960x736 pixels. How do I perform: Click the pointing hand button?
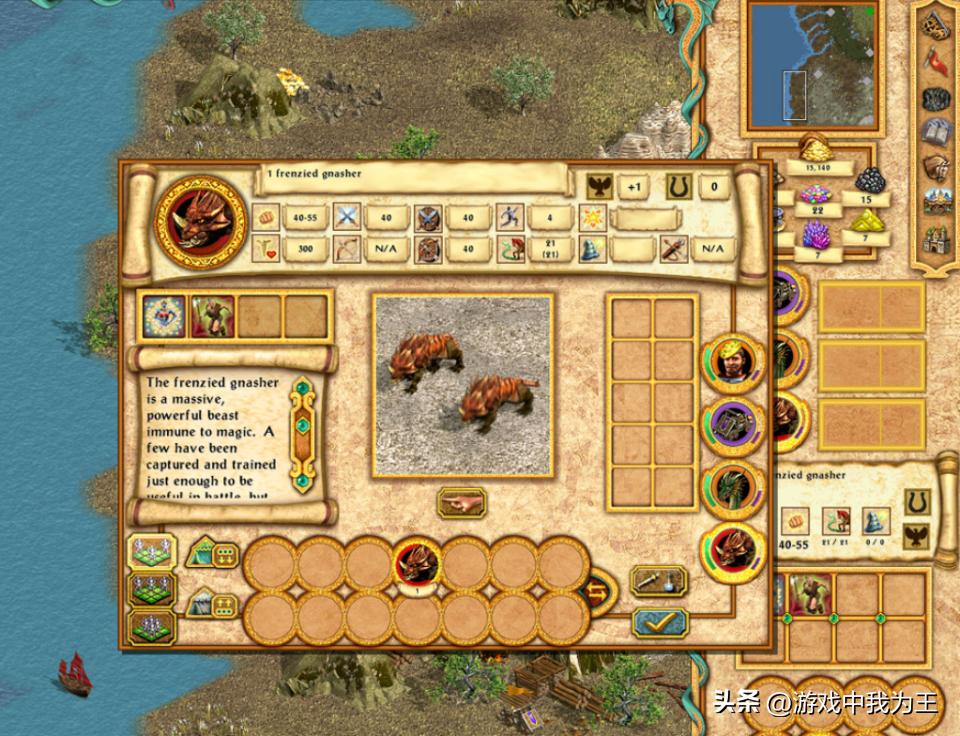tap(461, 503)
